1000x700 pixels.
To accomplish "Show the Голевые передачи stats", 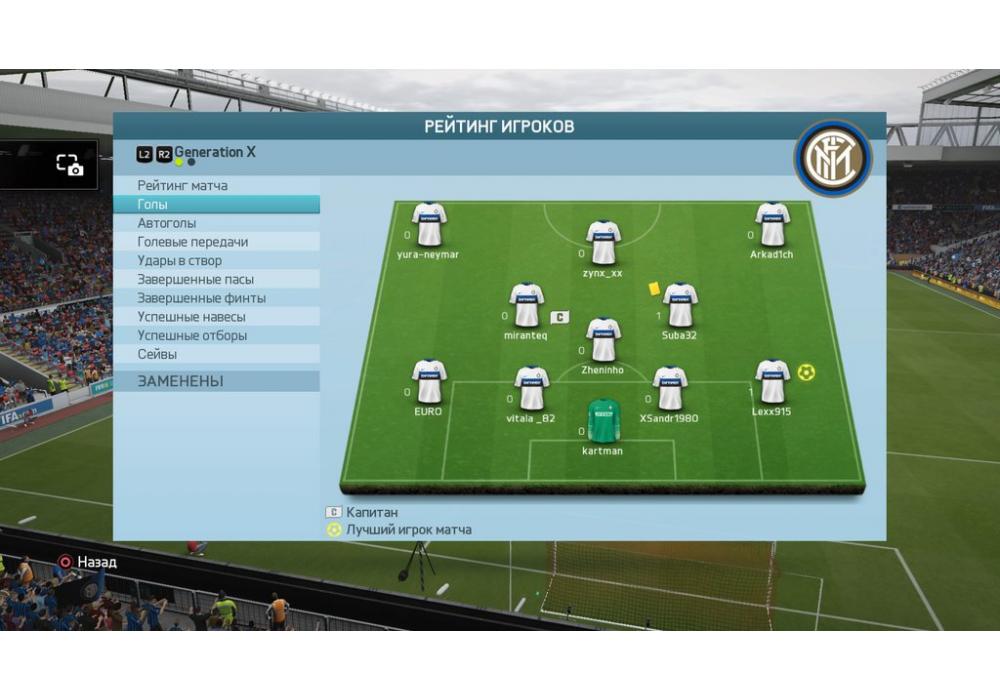I will 193,242.
